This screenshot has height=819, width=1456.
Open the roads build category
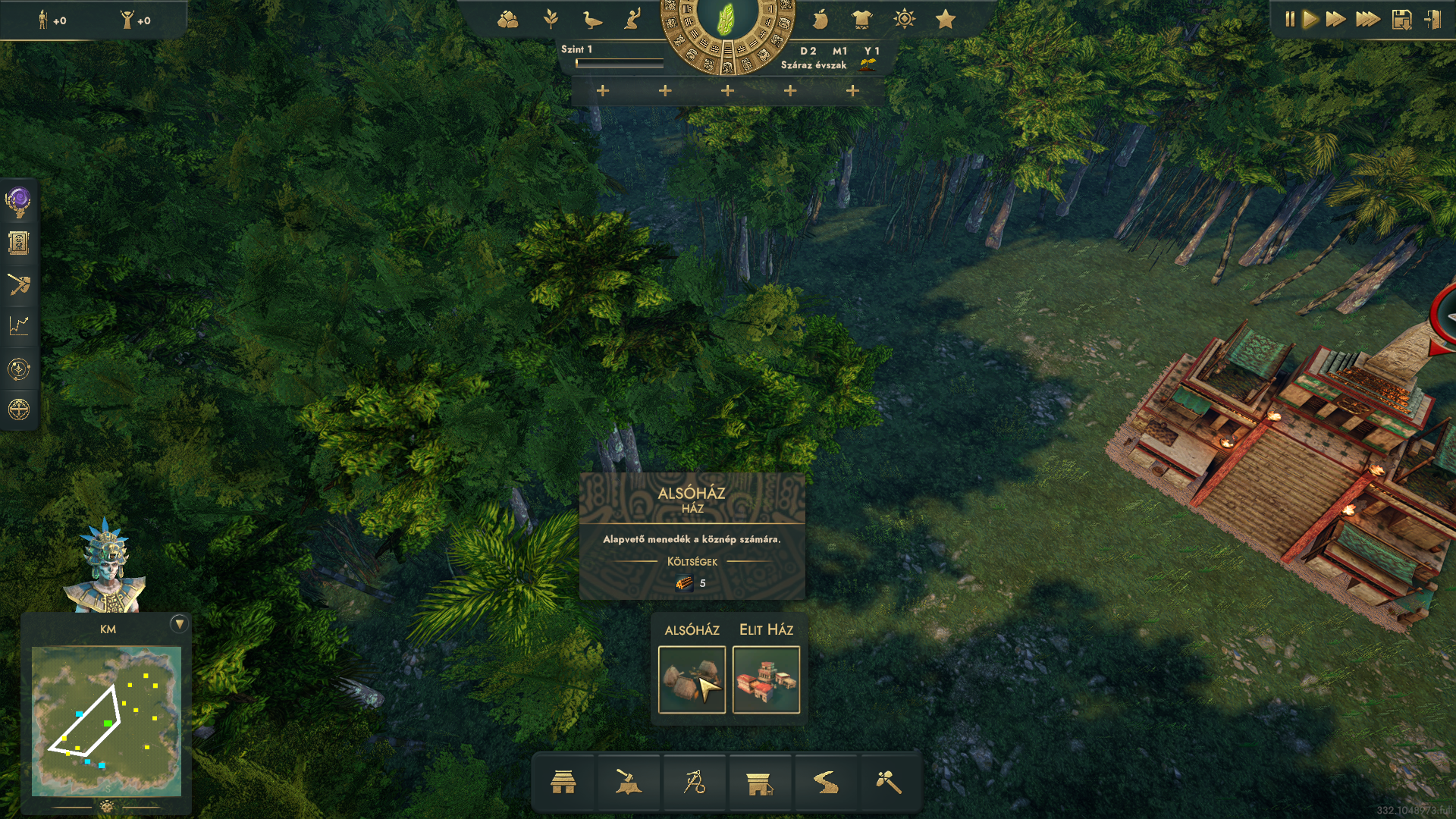825,782
